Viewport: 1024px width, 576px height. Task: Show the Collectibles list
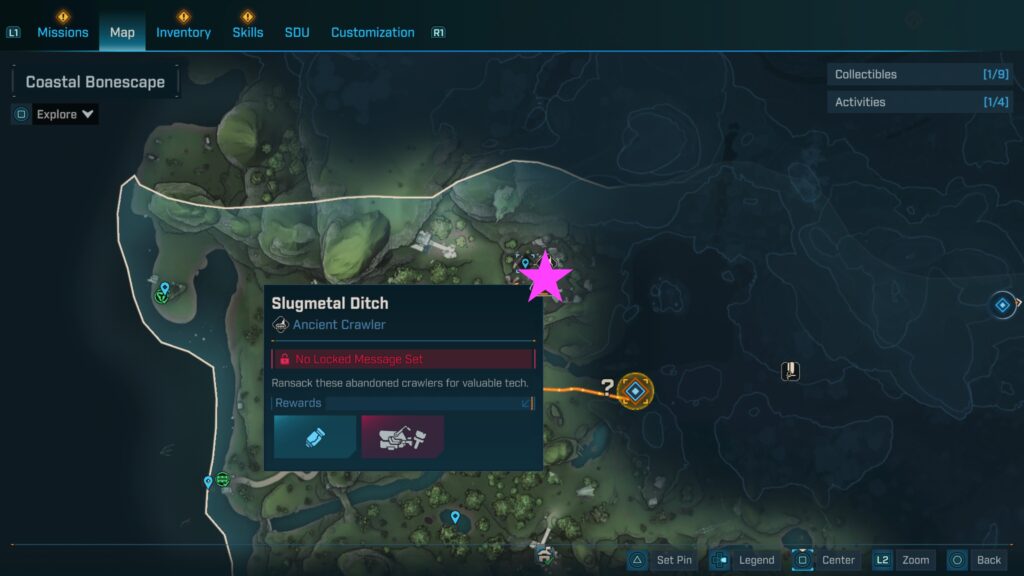(x=905, y=74)
